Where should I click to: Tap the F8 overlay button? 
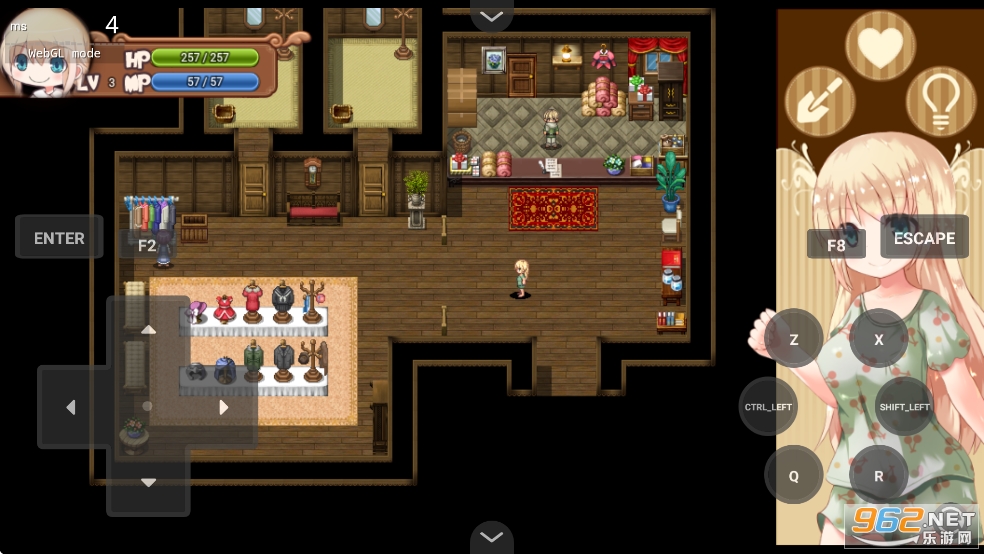coord(836,244)
